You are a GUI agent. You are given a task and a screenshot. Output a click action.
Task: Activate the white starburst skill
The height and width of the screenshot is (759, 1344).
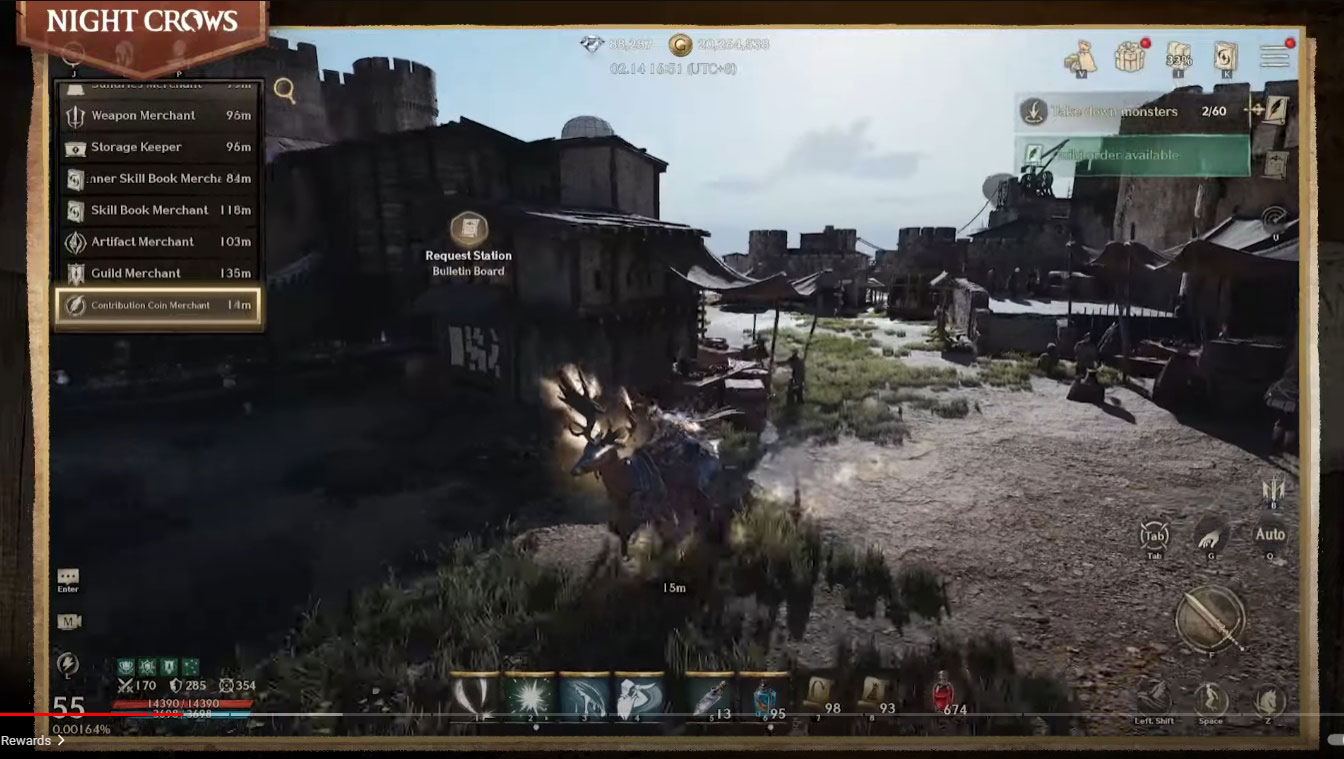pos(529,696)
